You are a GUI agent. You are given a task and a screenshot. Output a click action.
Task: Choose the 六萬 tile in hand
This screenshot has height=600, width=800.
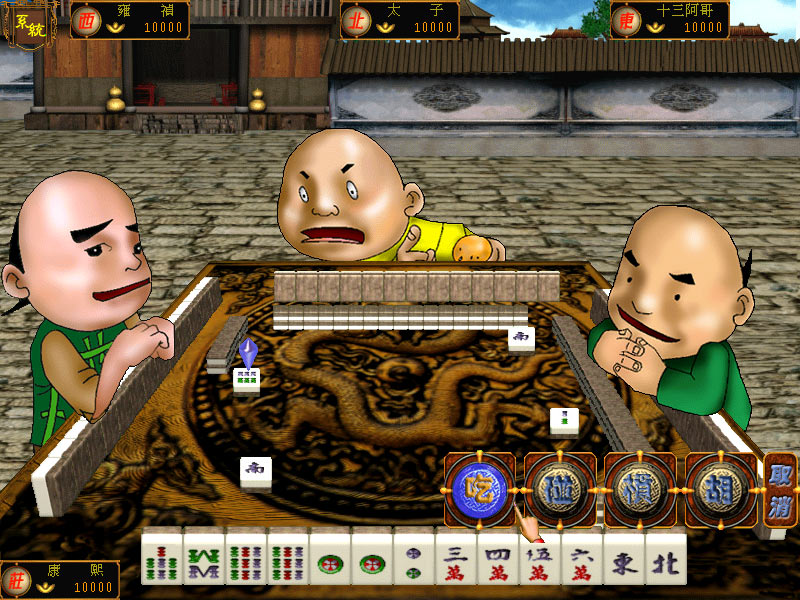(x=582, y=557)
